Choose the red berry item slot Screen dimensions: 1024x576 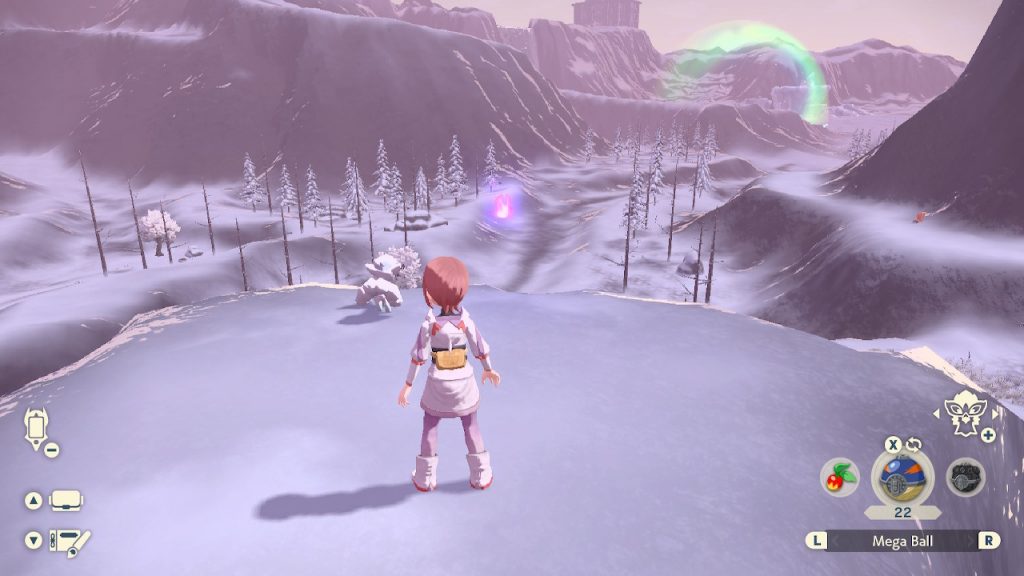pyautogui.click(x=838, y=478)
